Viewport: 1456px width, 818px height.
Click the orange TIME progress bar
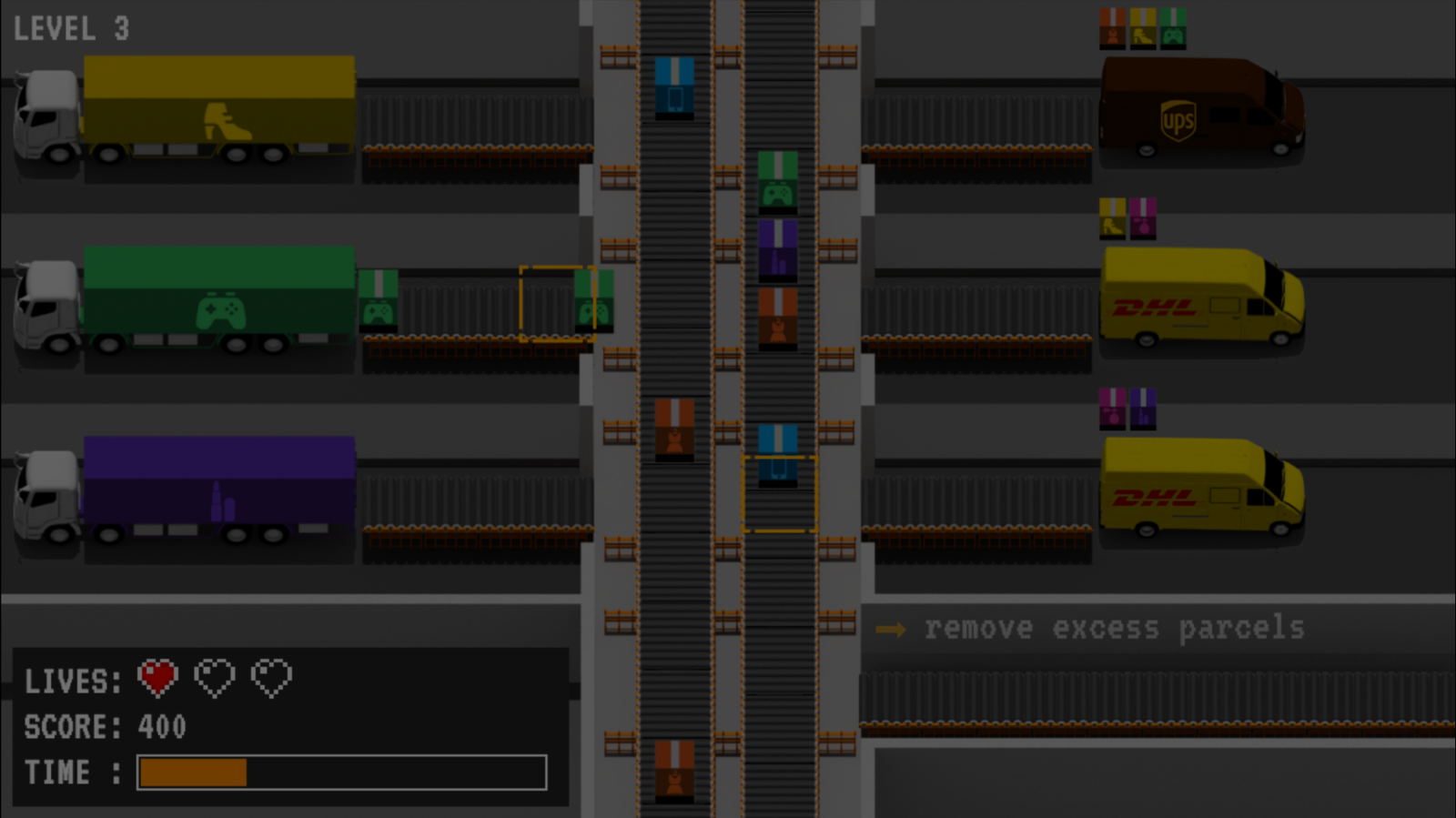(191, 771)
